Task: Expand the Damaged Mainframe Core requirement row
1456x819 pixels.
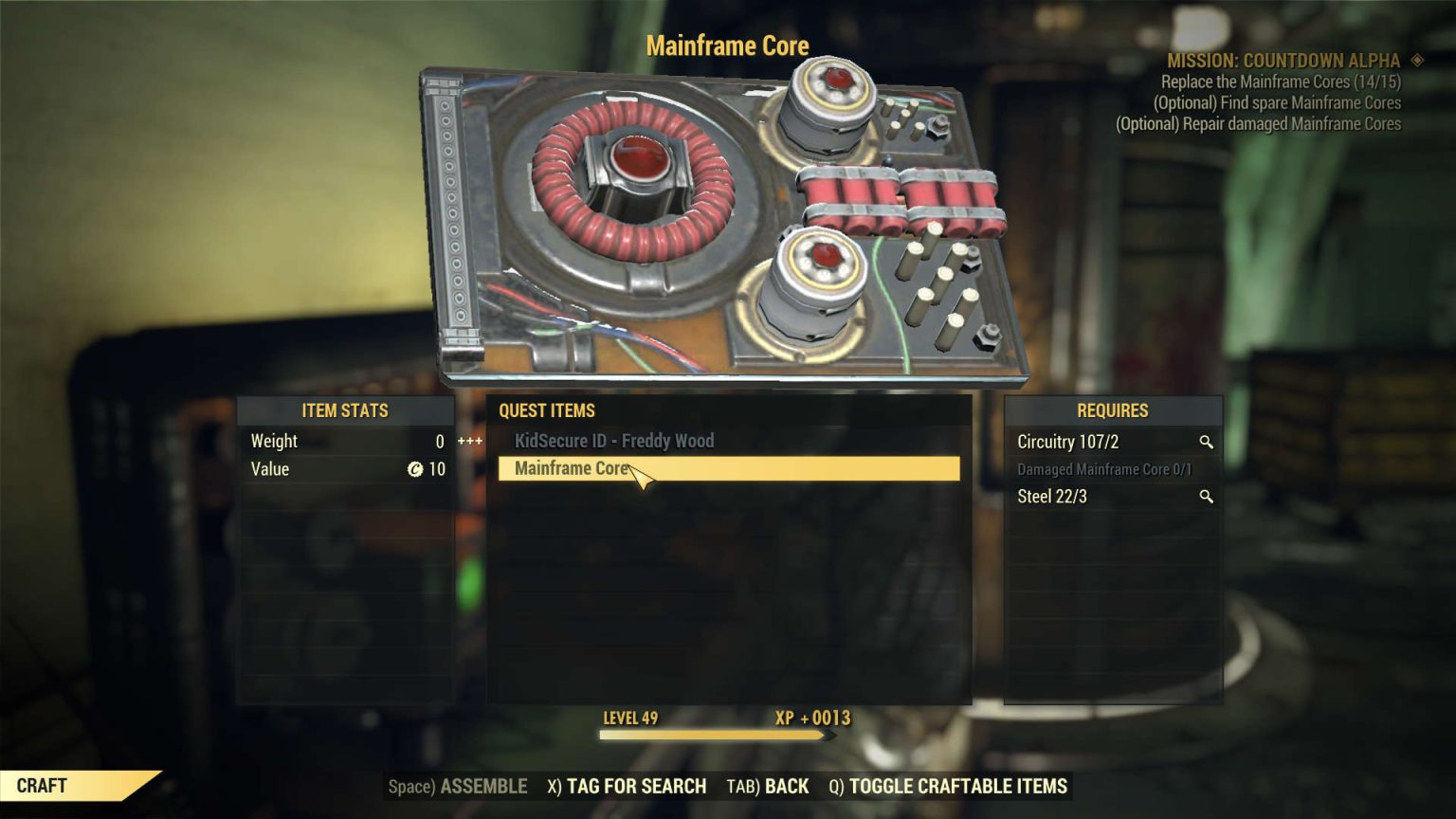Action: coord(1102,469)
